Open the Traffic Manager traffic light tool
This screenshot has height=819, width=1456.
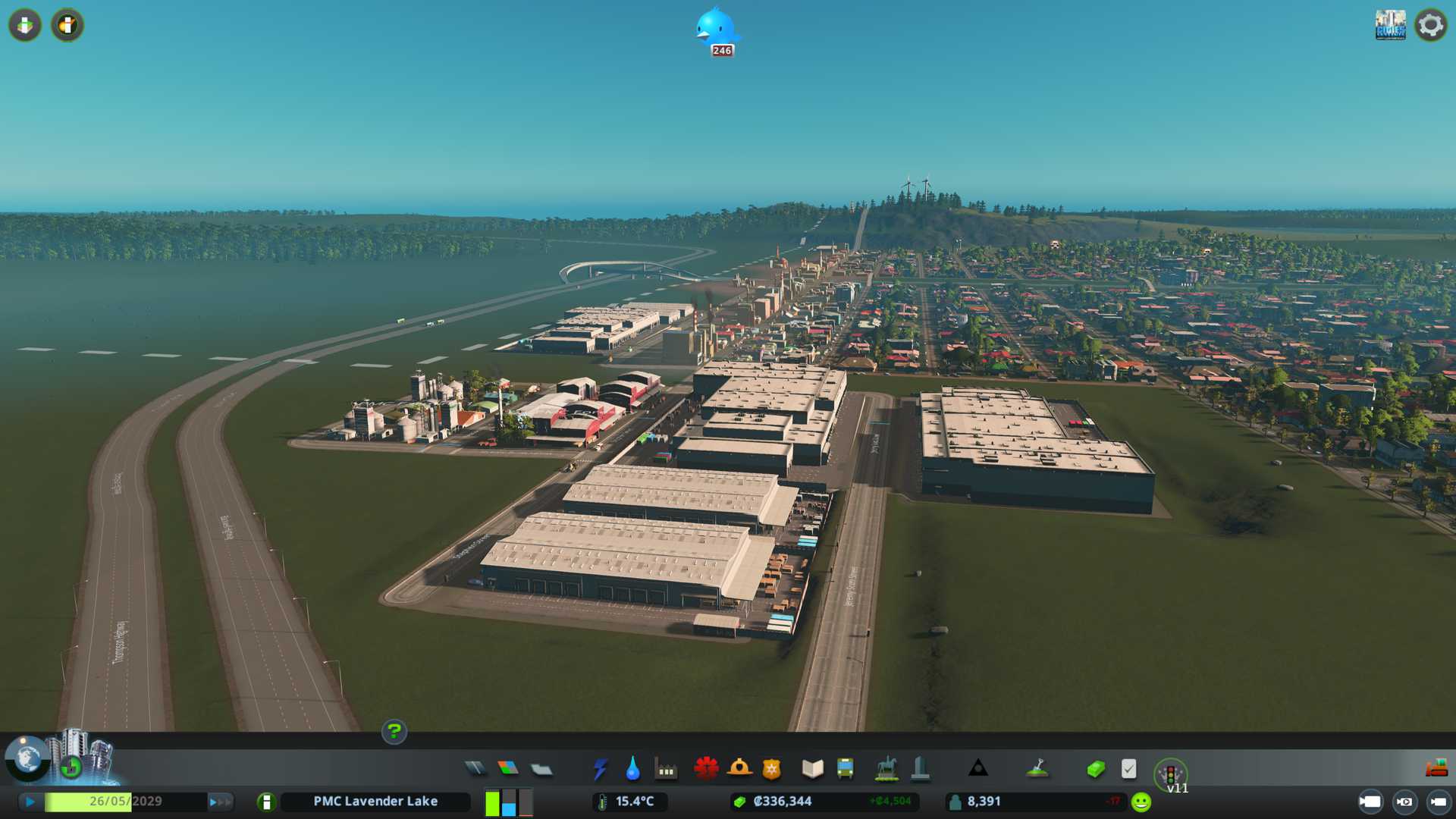(x=1170, y=774)
